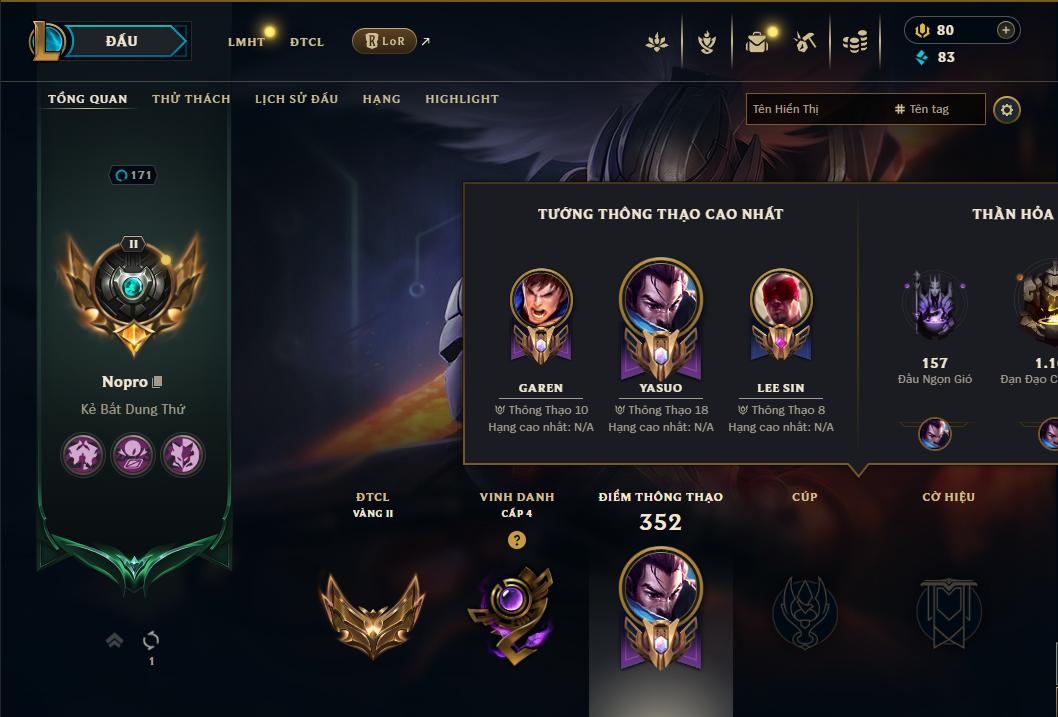Go to the HIGHLIGHT tab

pyautogui.click(x=462, y=99)
